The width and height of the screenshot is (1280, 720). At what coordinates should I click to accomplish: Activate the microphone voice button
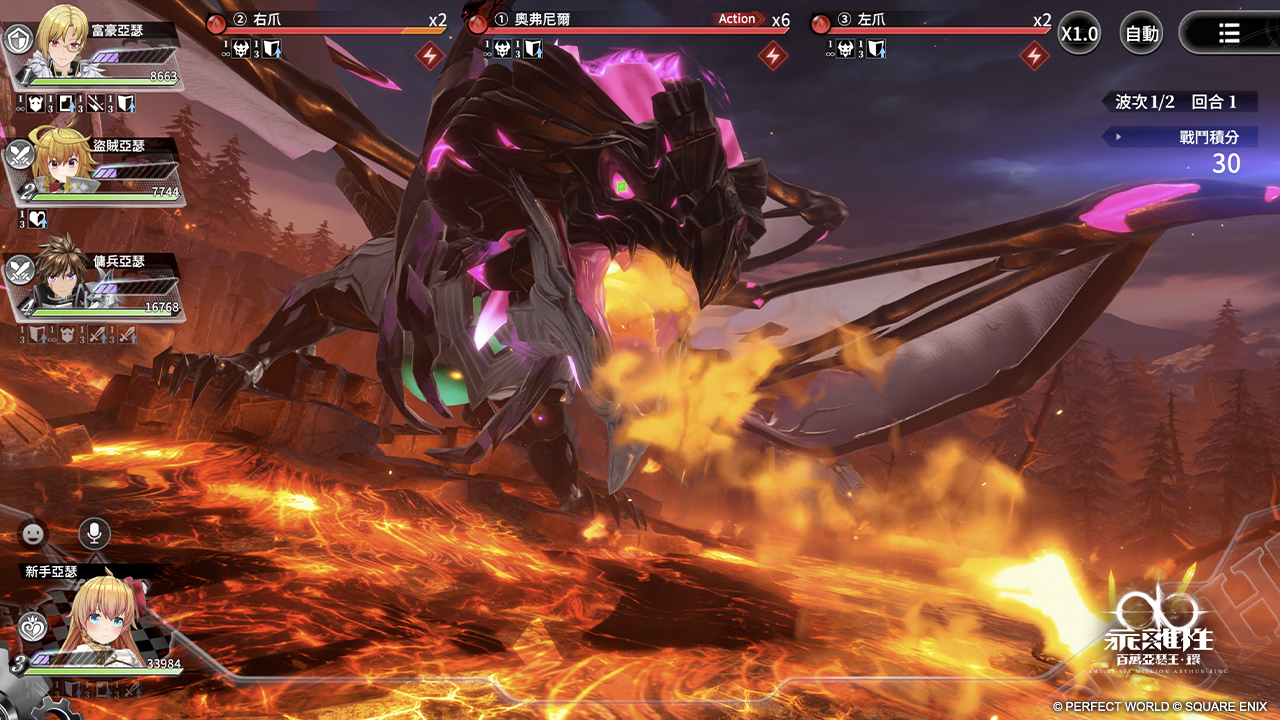(x=95, y=534)
